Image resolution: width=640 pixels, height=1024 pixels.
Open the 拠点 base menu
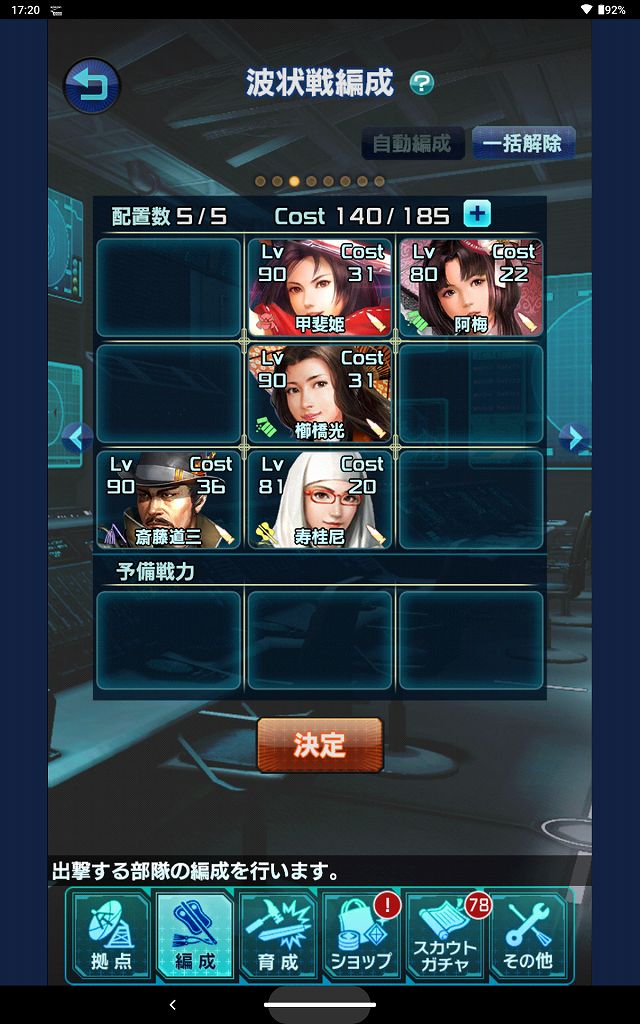pyautogui.click(x=109, y=935)
